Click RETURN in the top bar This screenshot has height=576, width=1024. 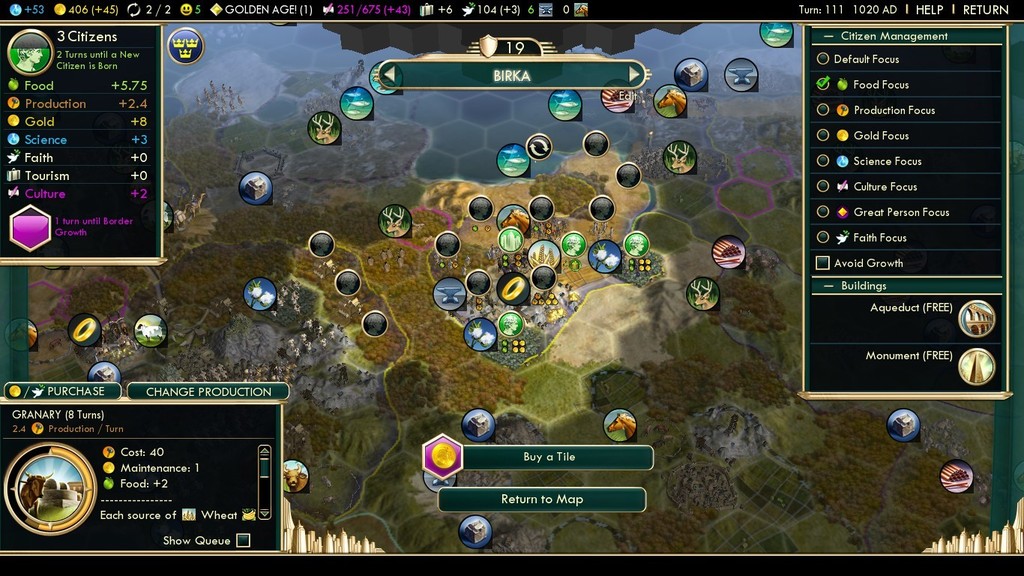pos(985,10)
